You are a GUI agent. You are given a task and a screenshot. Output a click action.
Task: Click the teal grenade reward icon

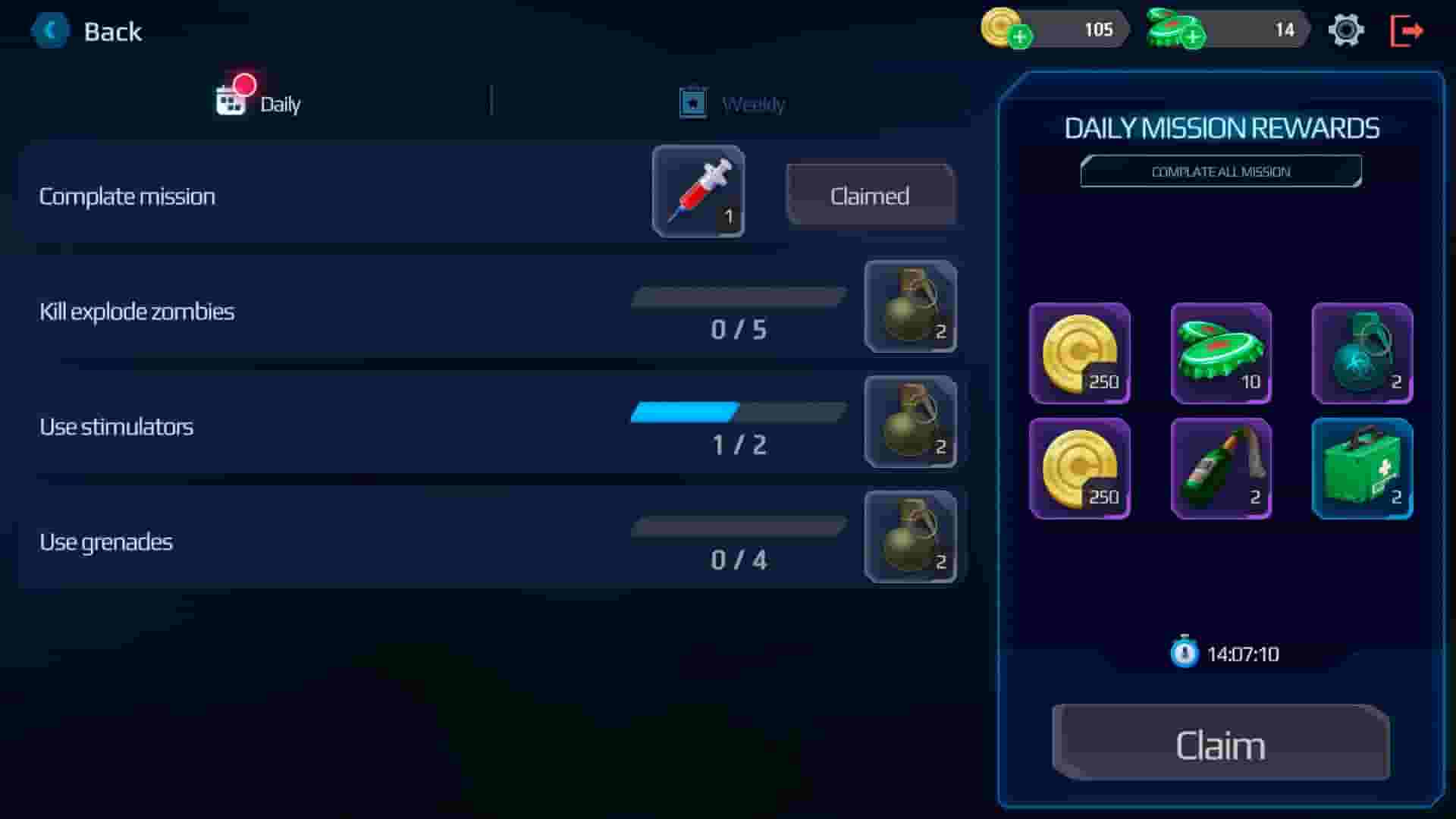(x=1363, y=353)
